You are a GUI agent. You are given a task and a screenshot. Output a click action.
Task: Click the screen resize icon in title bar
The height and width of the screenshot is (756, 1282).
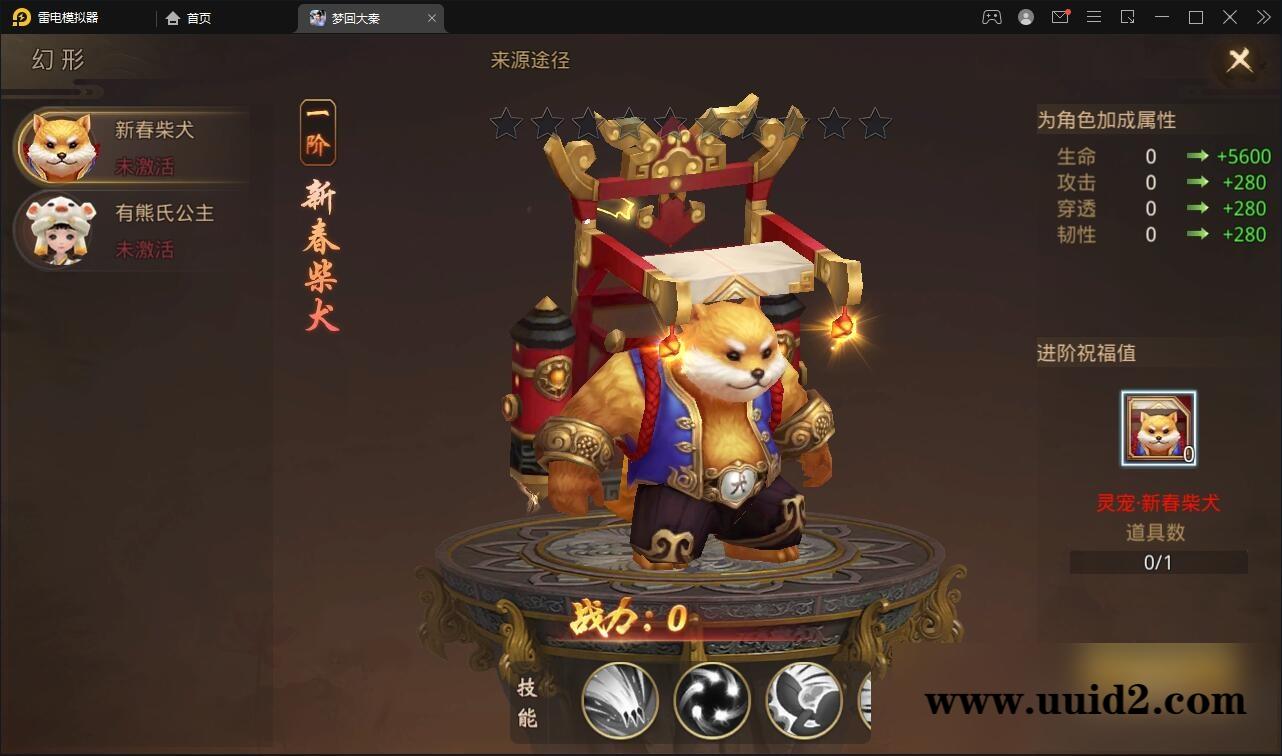[x=1128, y=17]
